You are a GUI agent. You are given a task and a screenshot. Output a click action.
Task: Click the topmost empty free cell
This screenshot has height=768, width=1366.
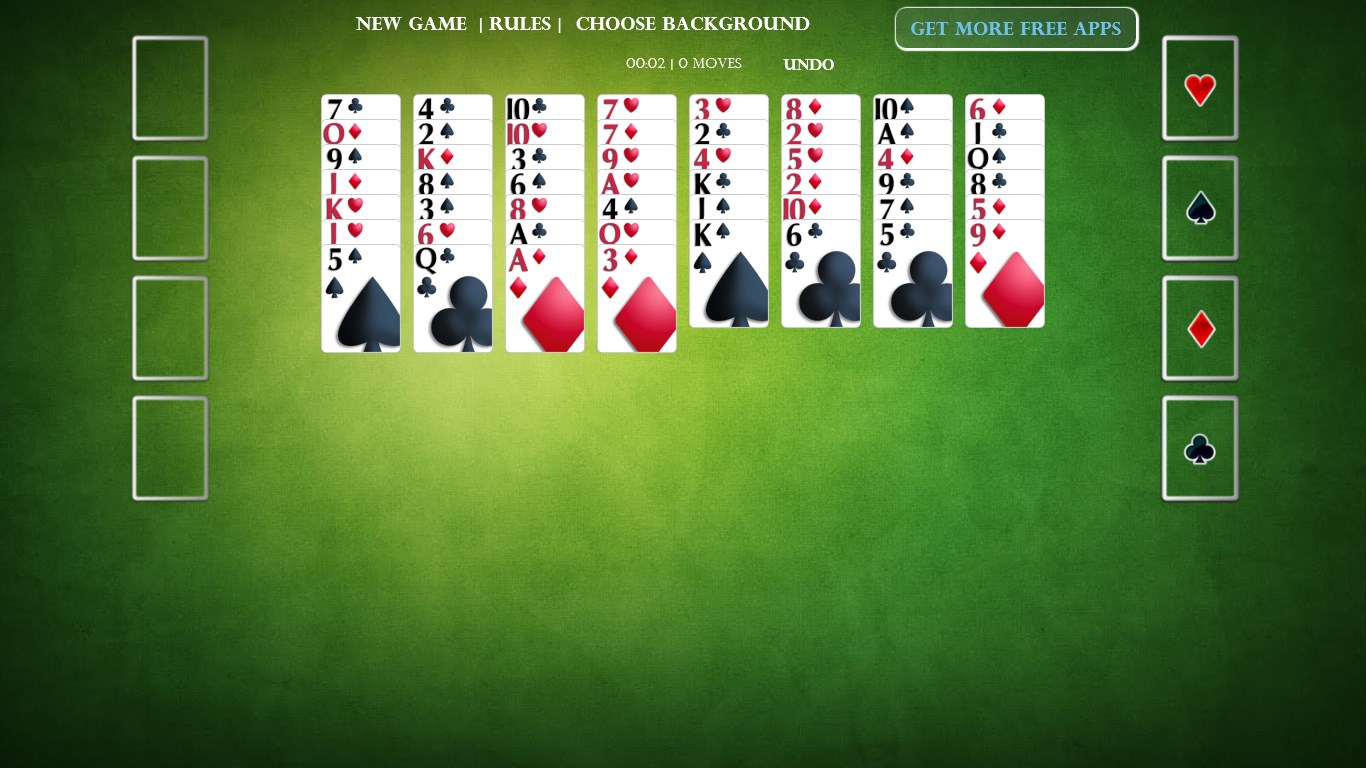pyautogui.click(x=169, y=88)
